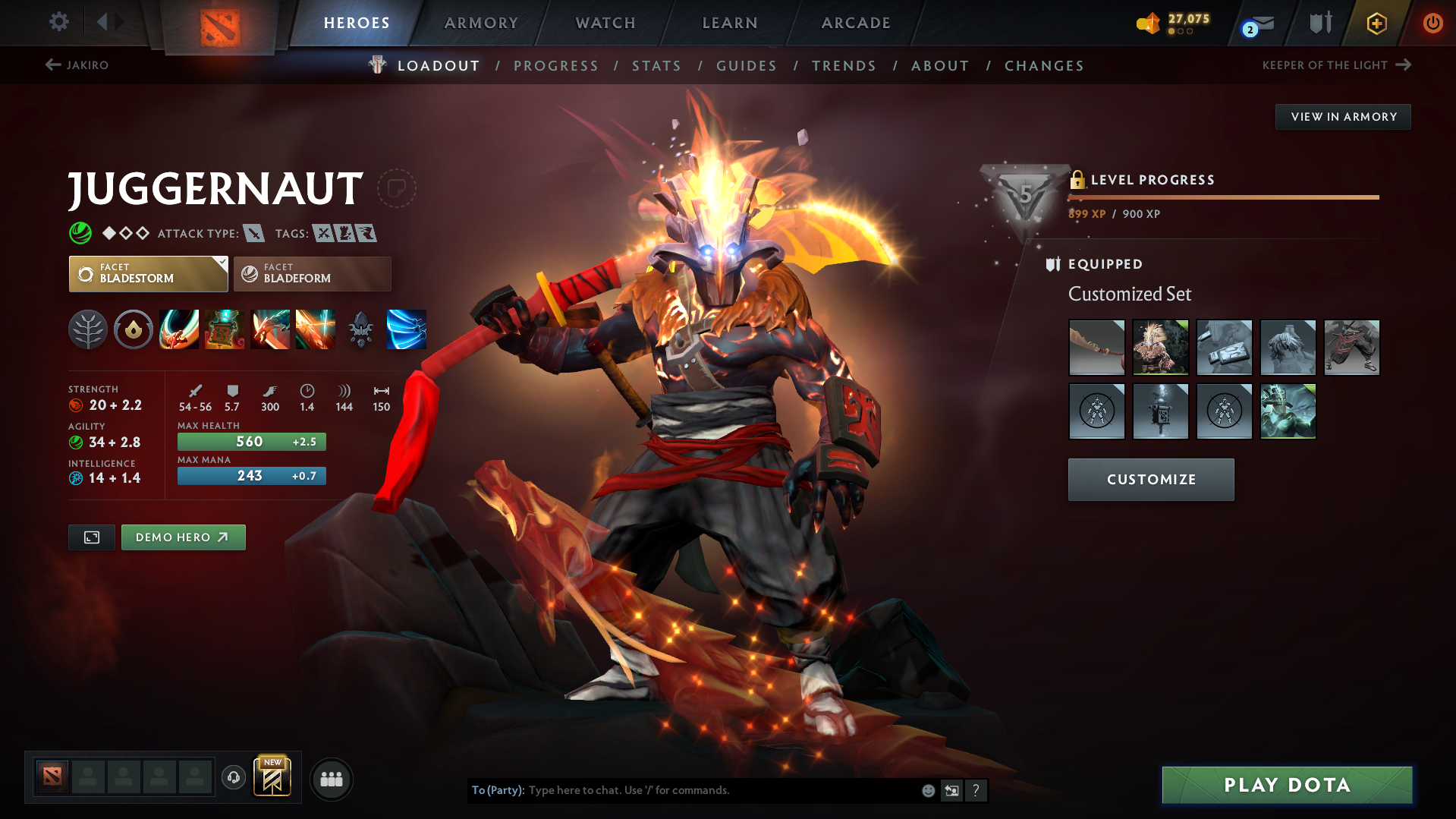The width and height of the screenshot is (1456, 819).
Task: Select the Blade Fury ability icon
Action: point(178,329)
